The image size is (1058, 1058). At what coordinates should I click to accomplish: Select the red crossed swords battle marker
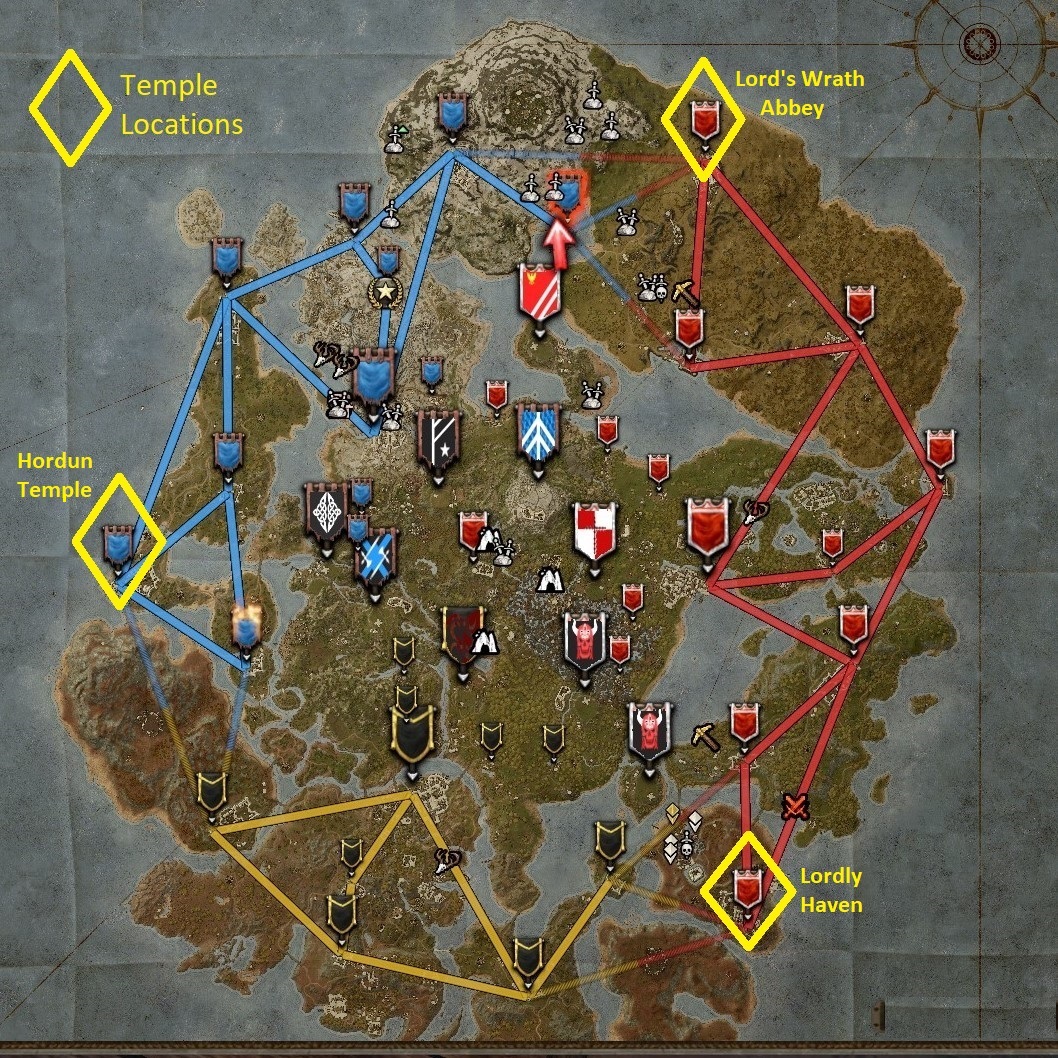pos(795,805)
